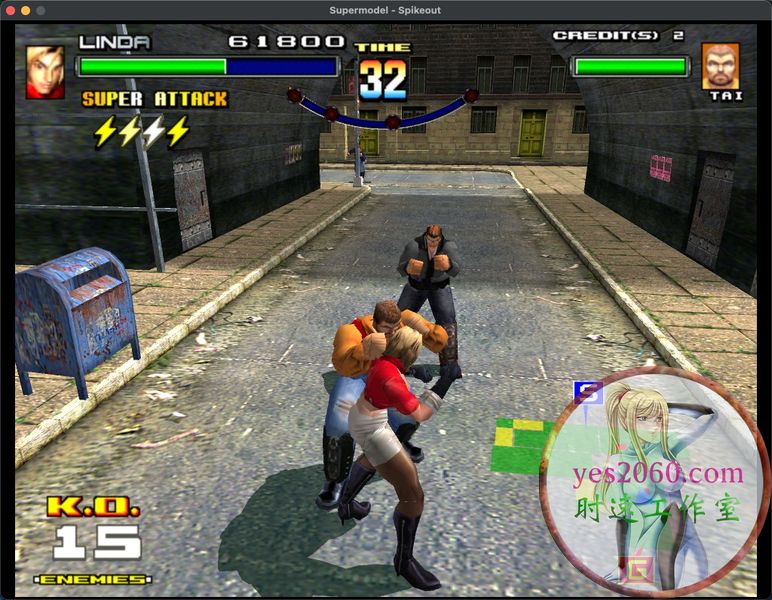The width and height of the screenshot is (772, 600).
Task: Click the curved stage route map
Action: point(382,109)
